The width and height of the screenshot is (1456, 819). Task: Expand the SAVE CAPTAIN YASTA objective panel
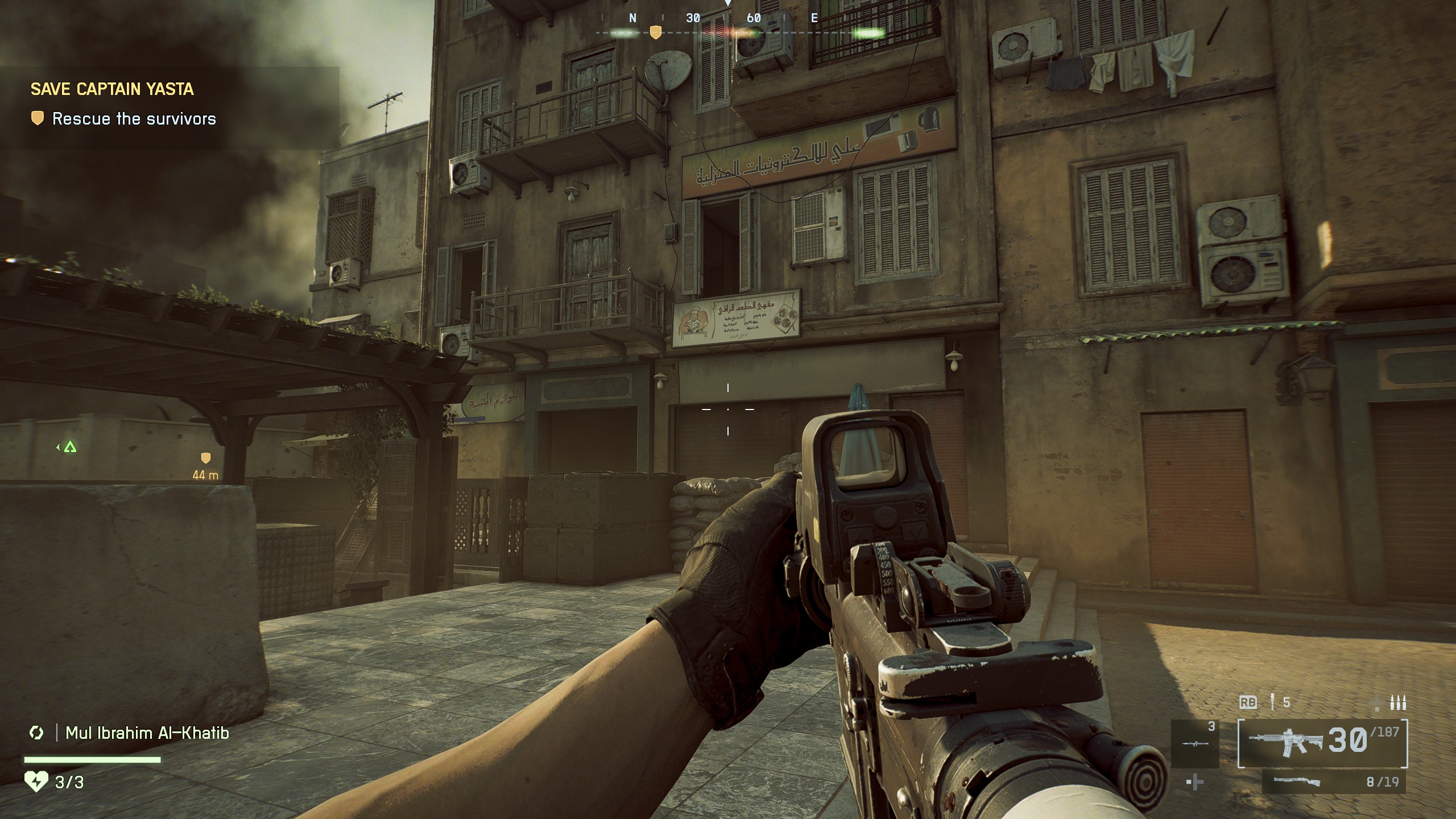pyautogui.click(x=113, y=89)
